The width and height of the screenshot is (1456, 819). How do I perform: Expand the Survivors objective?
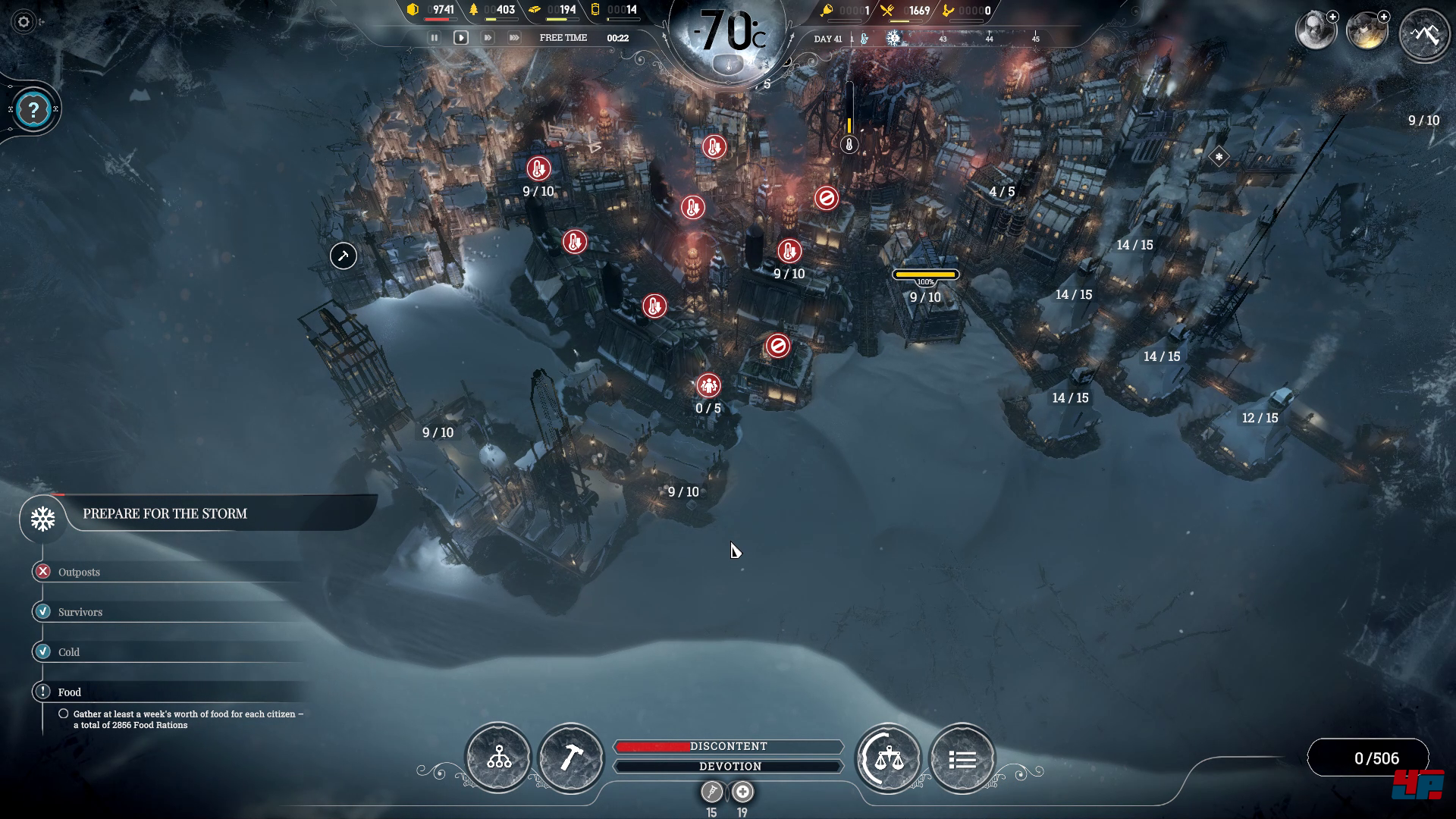pyautogui.click(x=80, y=612)
